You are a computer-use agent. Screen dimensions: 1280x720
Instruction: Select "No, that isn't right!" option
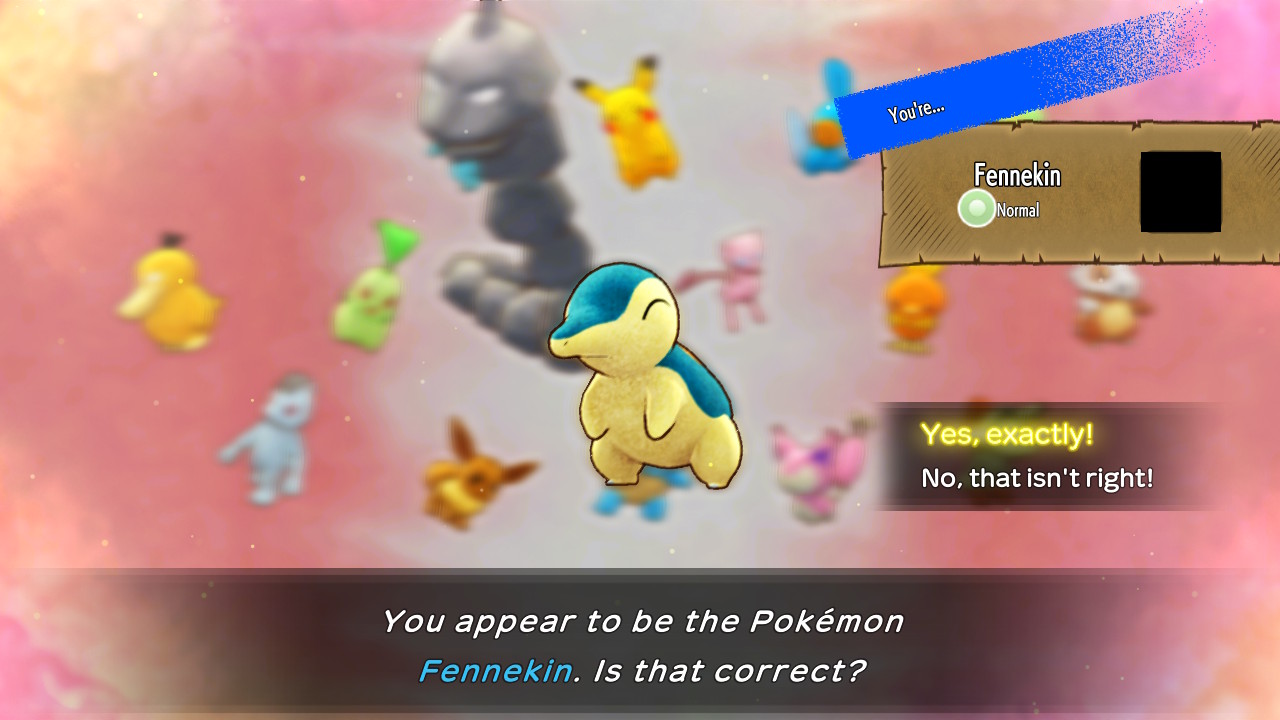coord(1037,479)
